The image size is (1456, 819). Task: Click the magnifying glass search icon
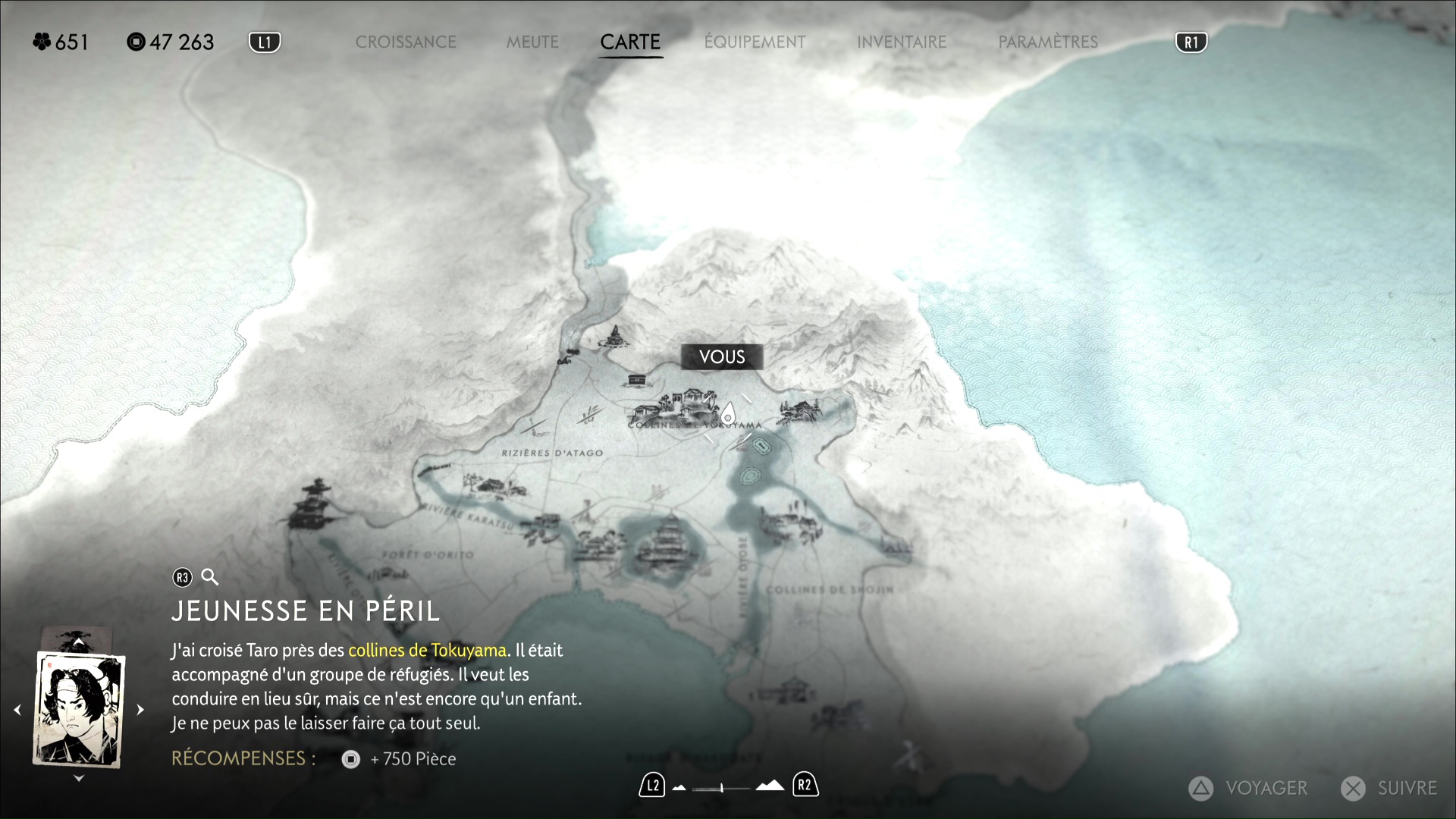pyautogui.click(x=210, y=578)
